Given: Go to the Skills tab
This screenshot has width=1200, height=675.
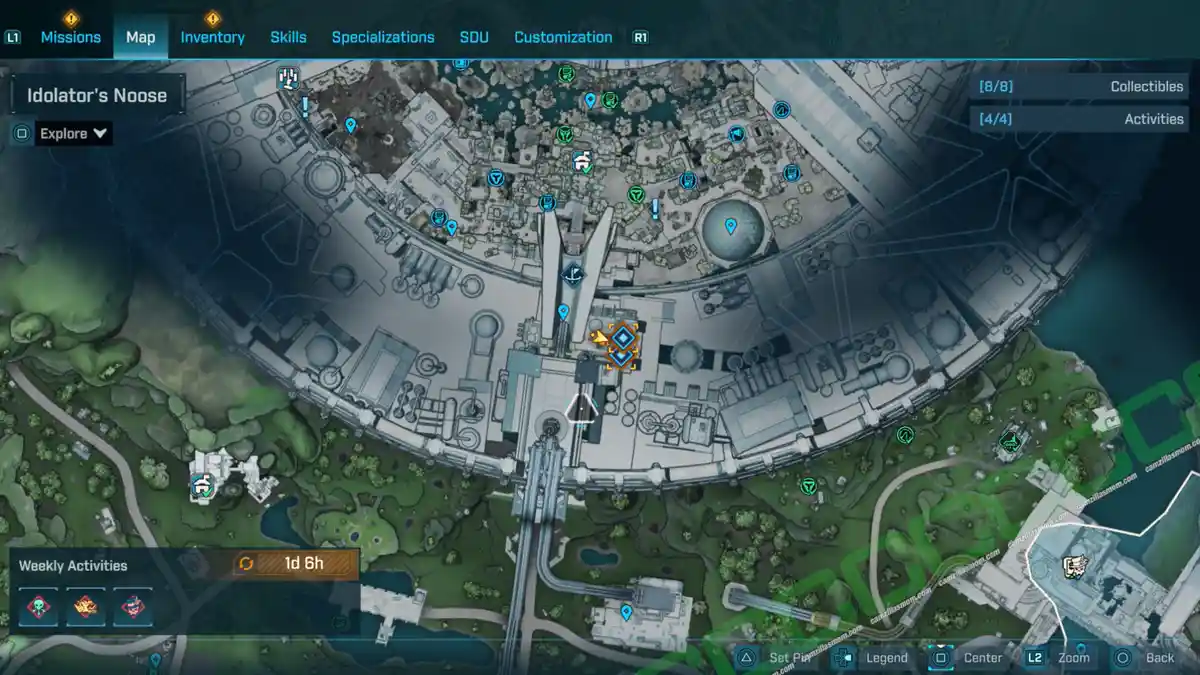Looking at the screenshot, I should [288, 37].
